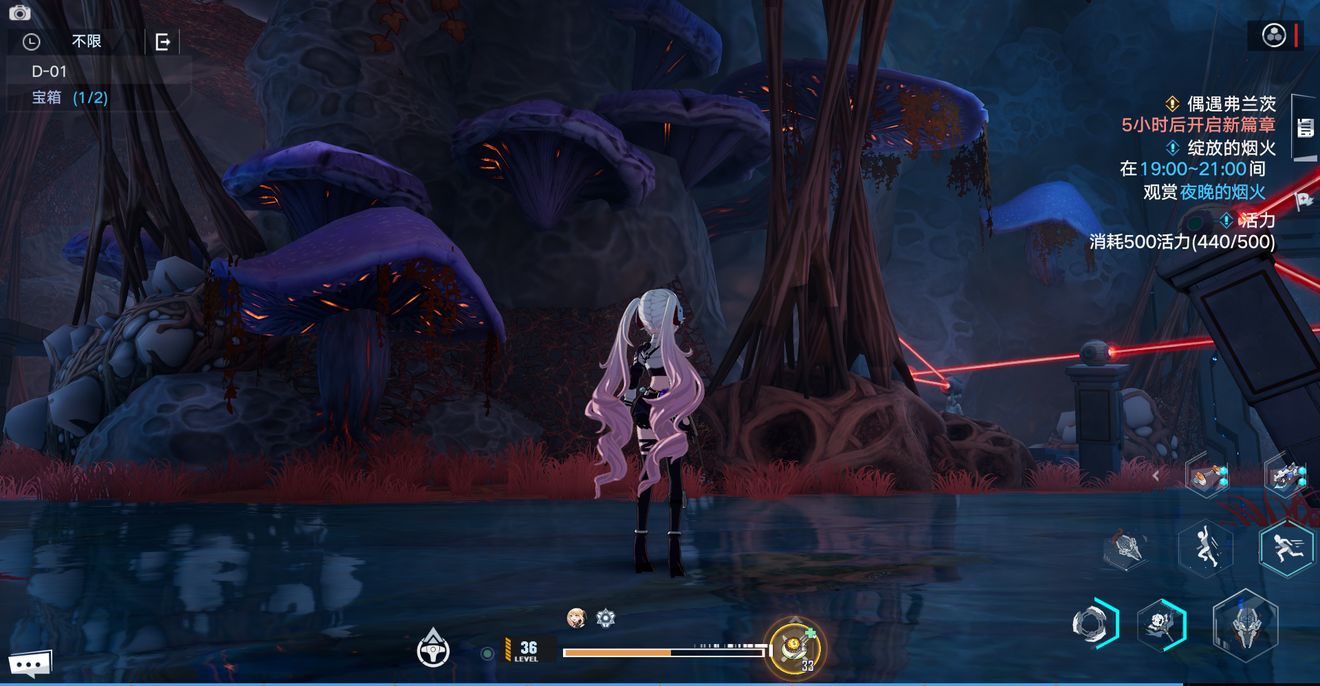Open the camera photo mode icon

click(x=20, y=12)
